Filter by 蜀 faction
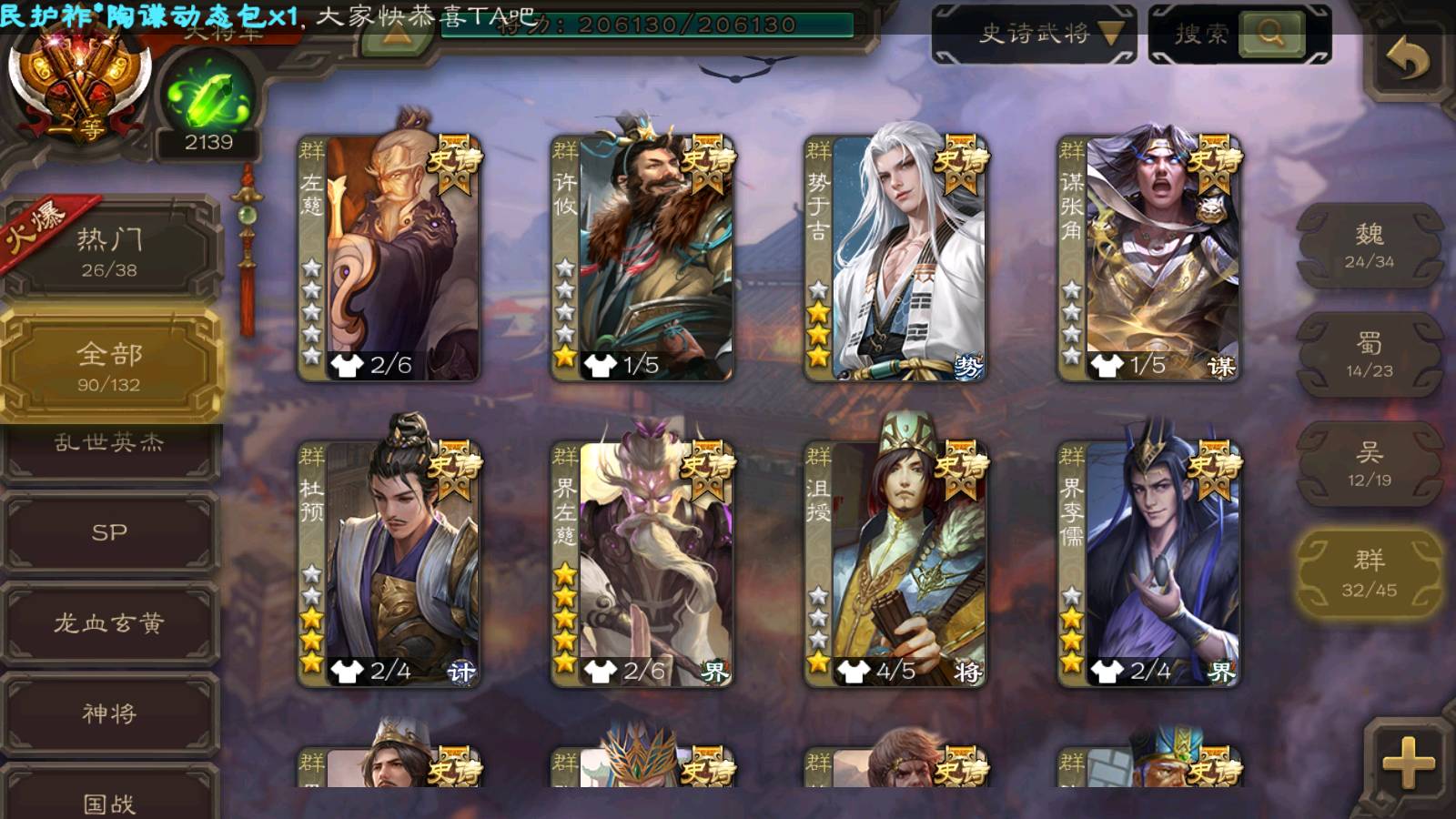The height and width of the screenshot is (819, 1456). 1369,355
